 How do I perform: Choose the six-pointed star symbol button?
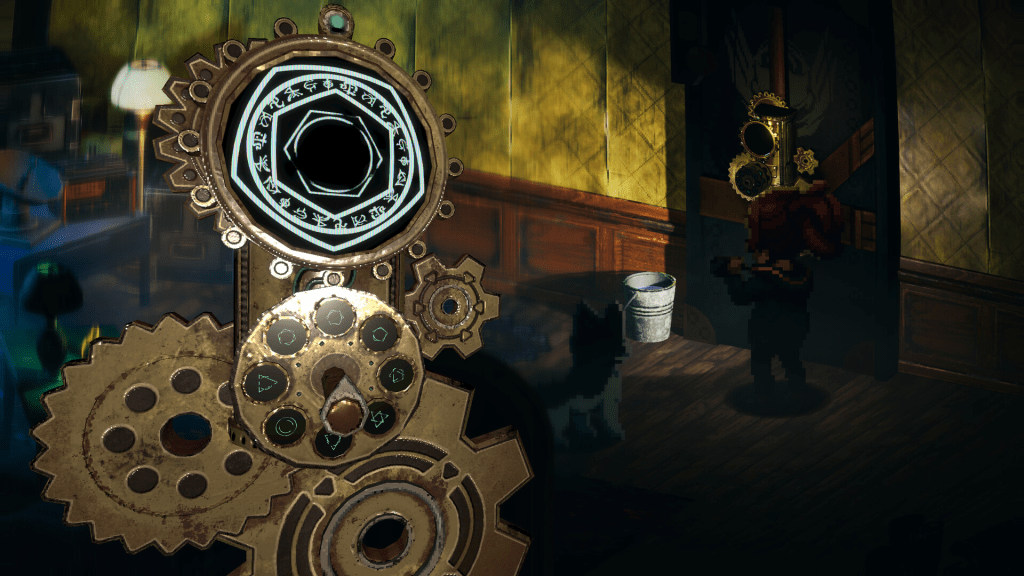click(x=378, y=417)
